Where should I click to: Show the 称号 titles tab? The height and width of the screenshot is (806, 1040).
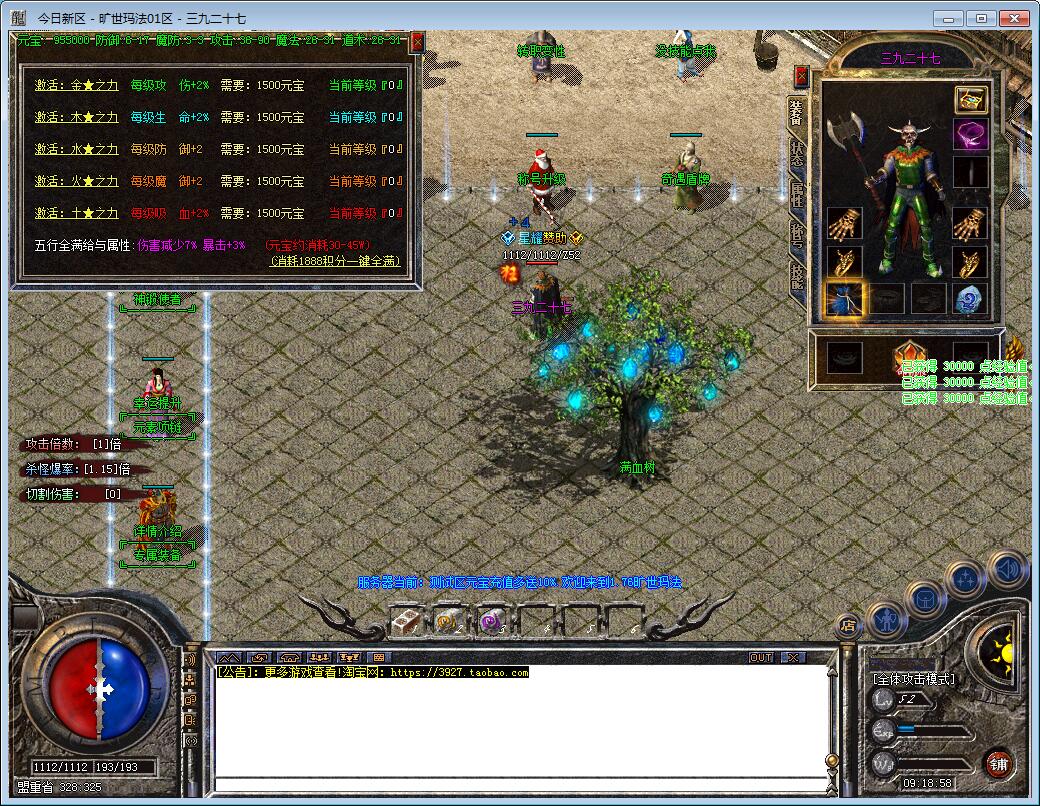click(x=797, y=235)
